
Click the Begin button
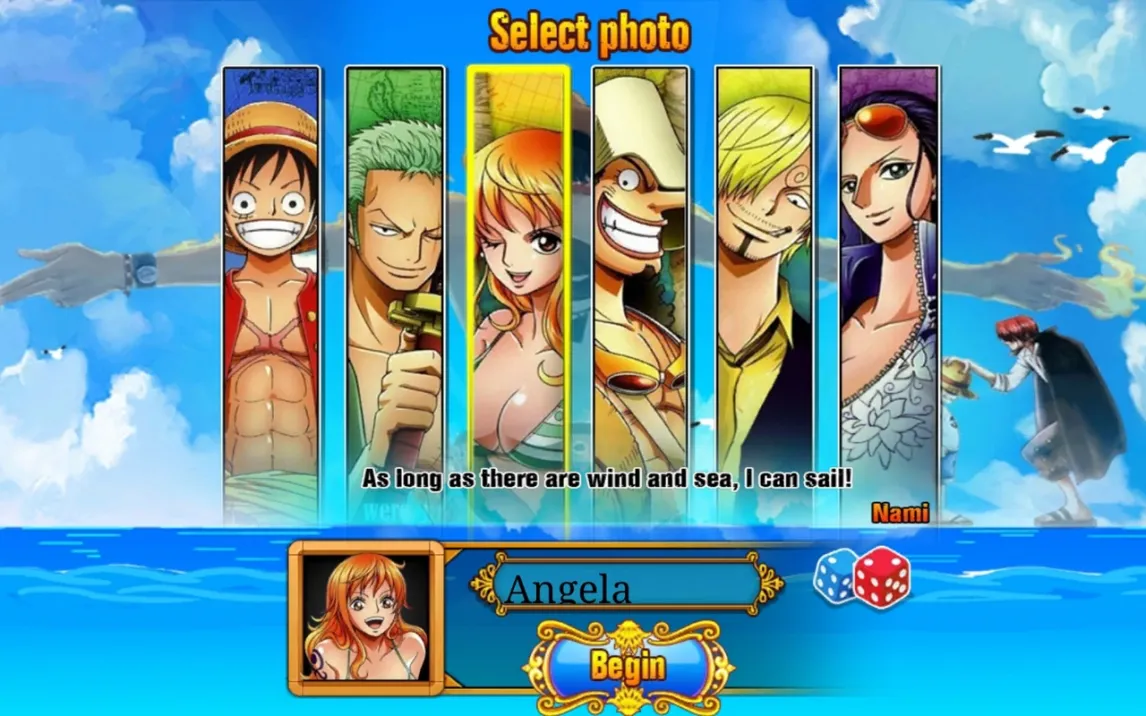click(627, 665)
